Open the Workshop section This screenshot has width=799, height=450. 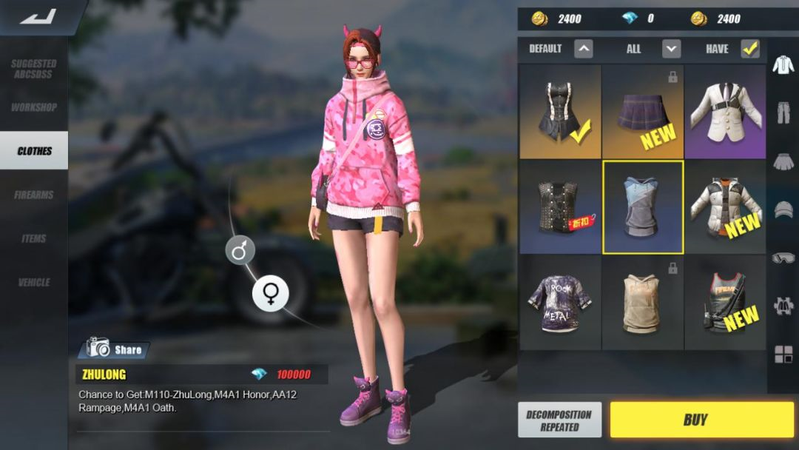click(x=34, y=107)
